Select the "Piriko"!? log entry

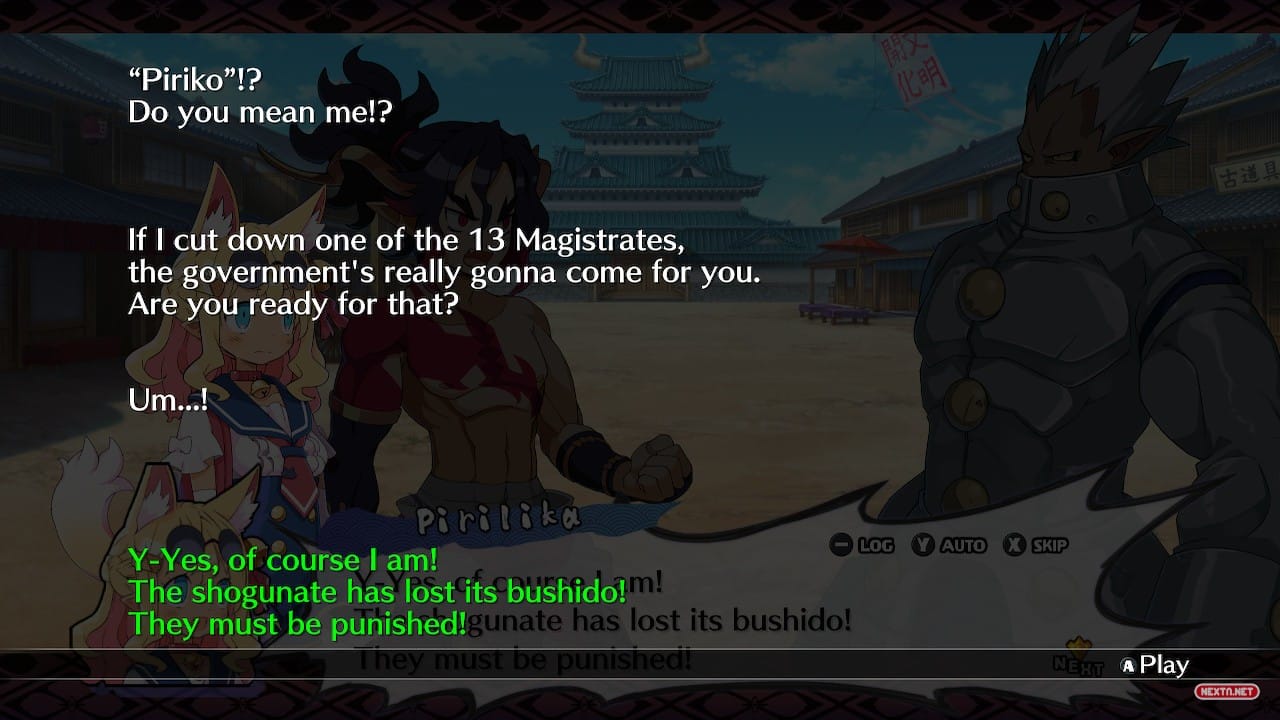pos(260,94)
